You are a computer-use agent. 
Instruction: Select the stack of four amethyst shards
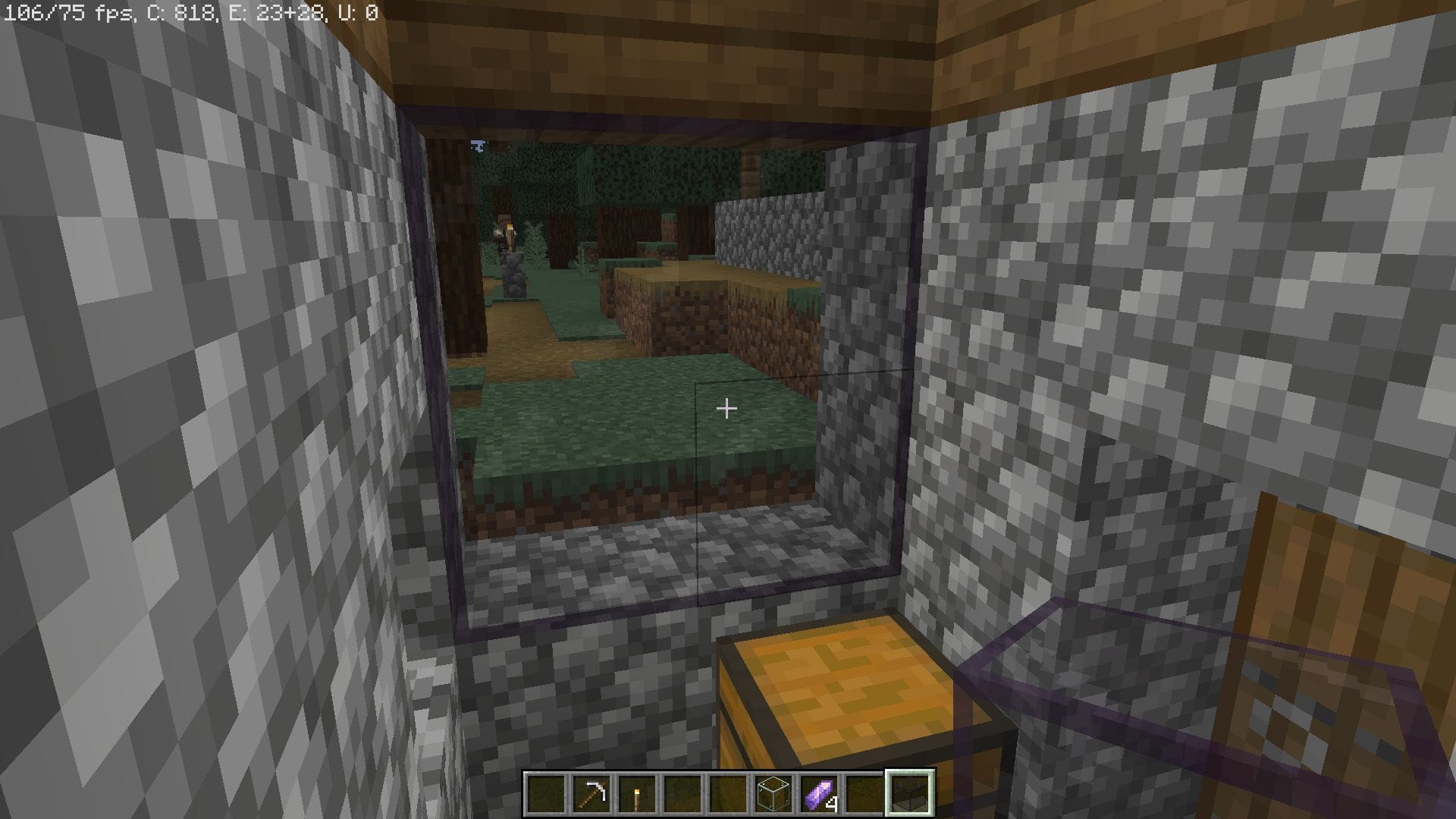pos(817,793)
